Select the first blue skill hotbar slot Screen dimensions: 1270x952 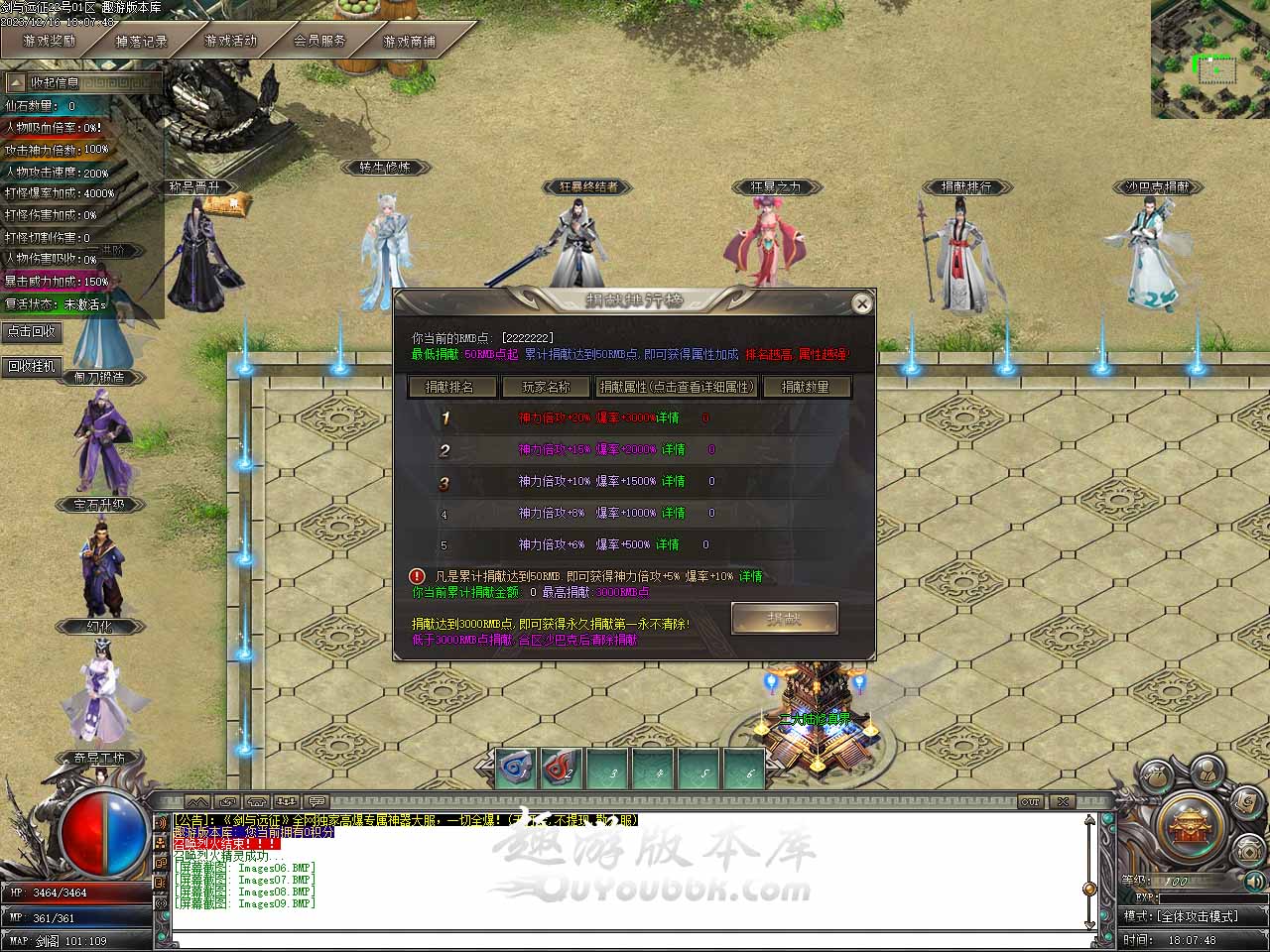pos(516,768)
